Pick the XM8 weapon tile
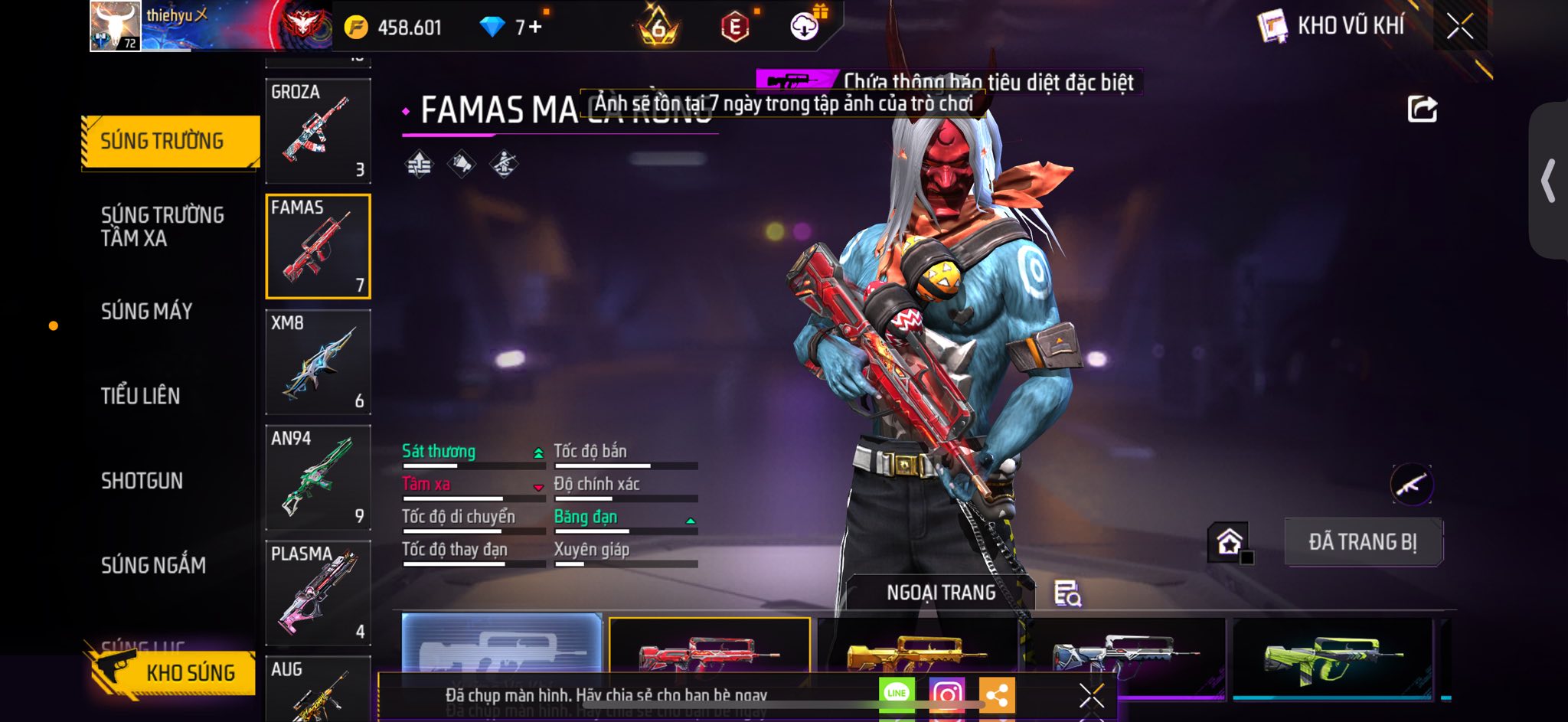Image resolution: width=1568 pixels, height=722 pixels. pyautogui.click(x=318, y=362)
